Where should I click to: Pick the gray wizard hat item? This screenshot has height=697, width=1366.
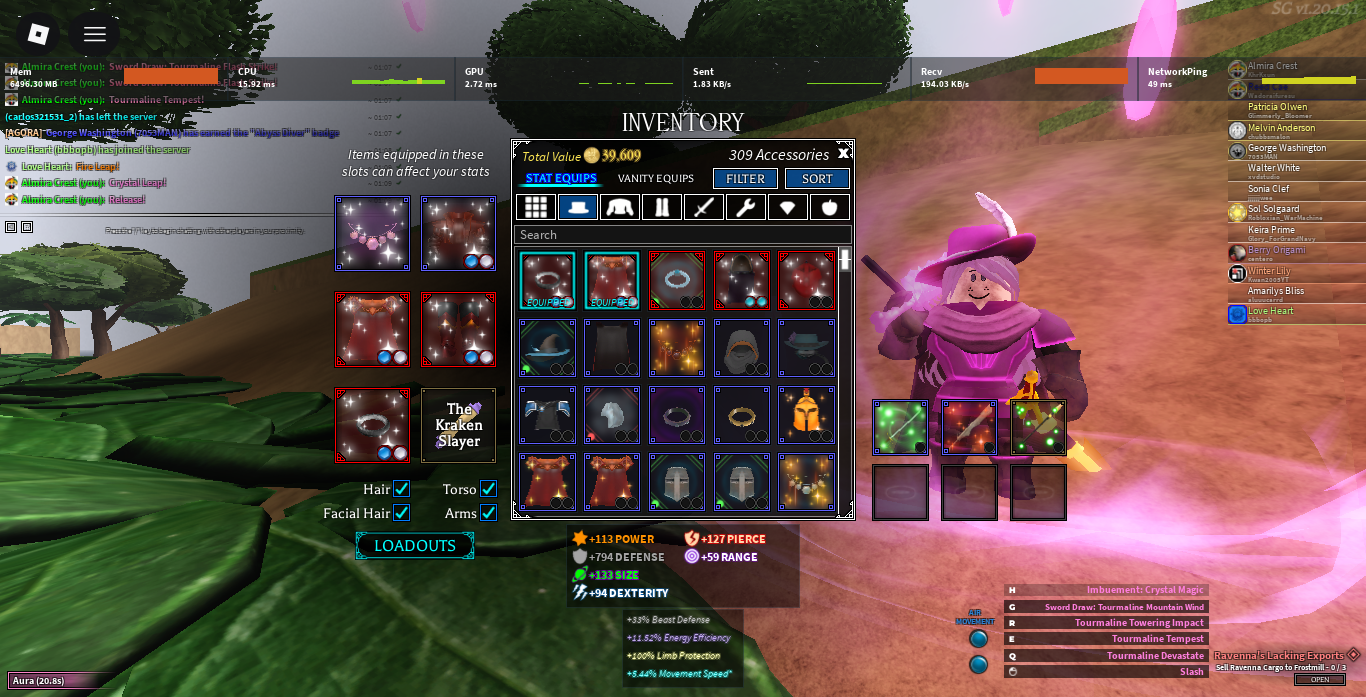[x=547, y=347]
